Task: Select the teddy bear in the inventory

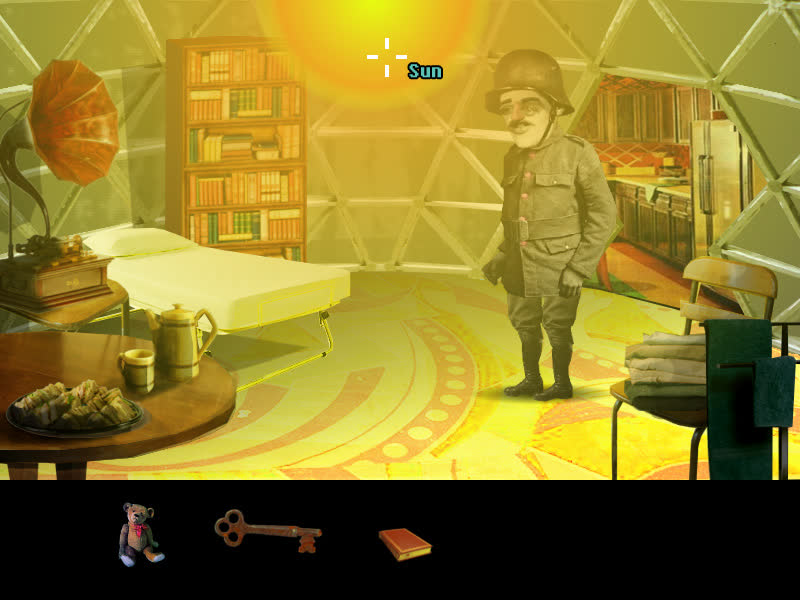Action: (140, 533)
